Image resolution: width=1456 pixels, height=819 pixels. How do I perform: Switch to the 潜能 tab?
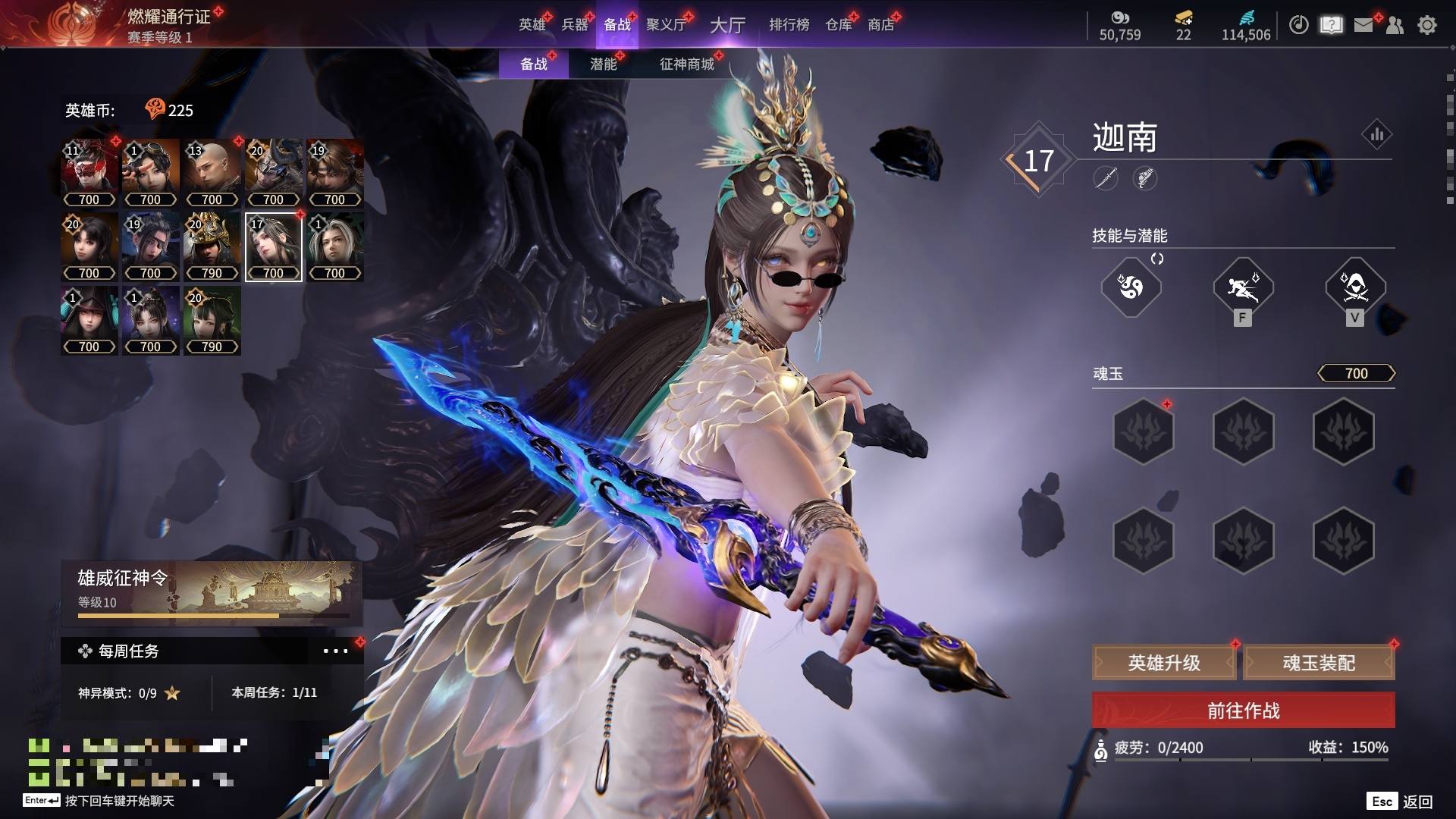(x=604, y=64)
